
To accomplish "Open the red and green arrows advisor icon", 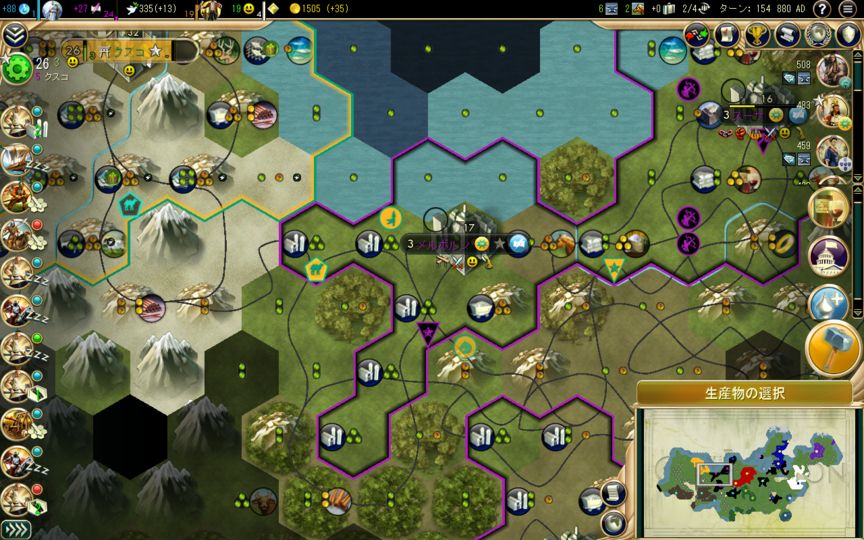I will coord(697,34).
